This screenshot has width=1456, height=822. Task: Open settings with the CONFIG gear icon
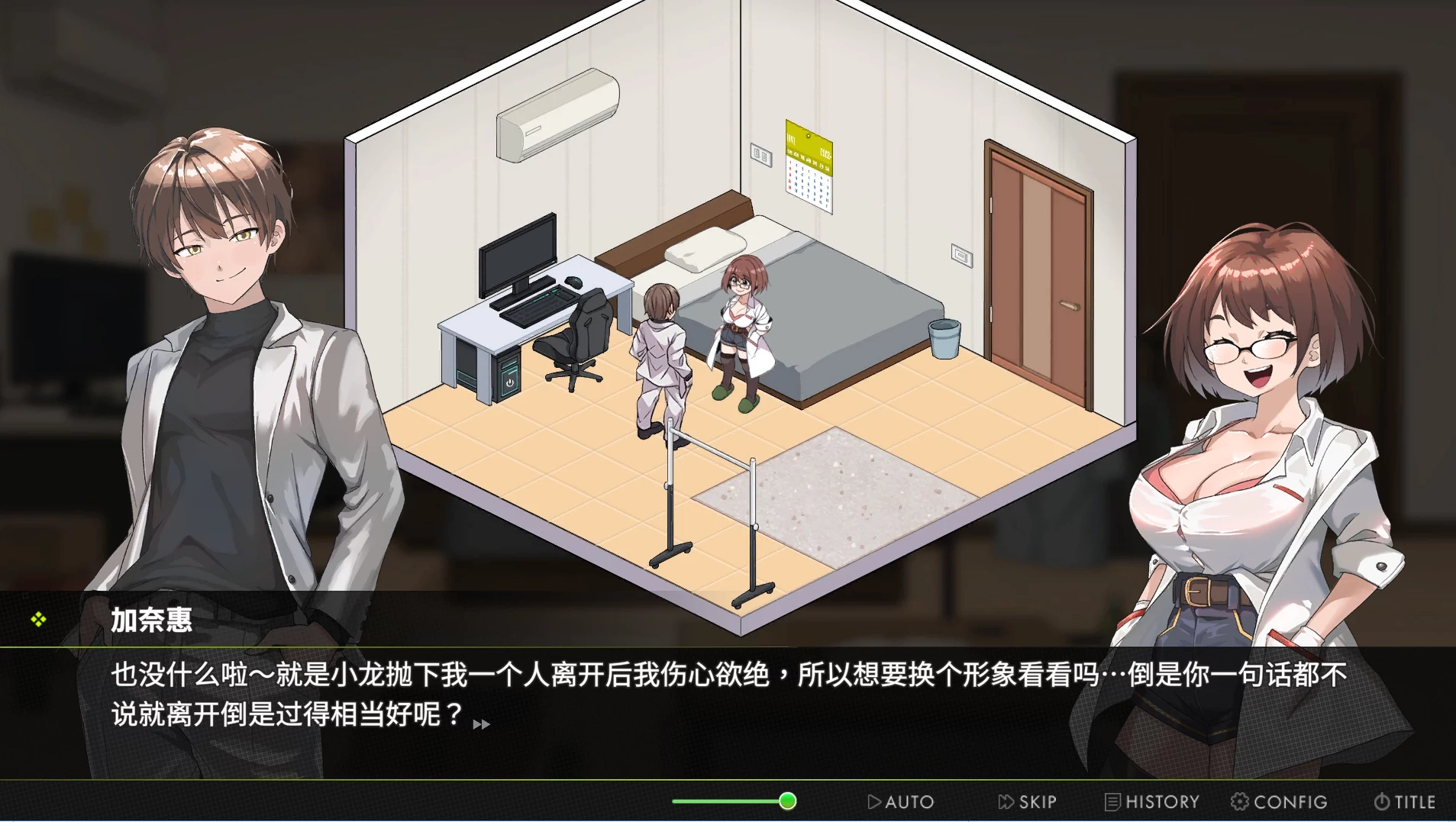pos(1241,801)
